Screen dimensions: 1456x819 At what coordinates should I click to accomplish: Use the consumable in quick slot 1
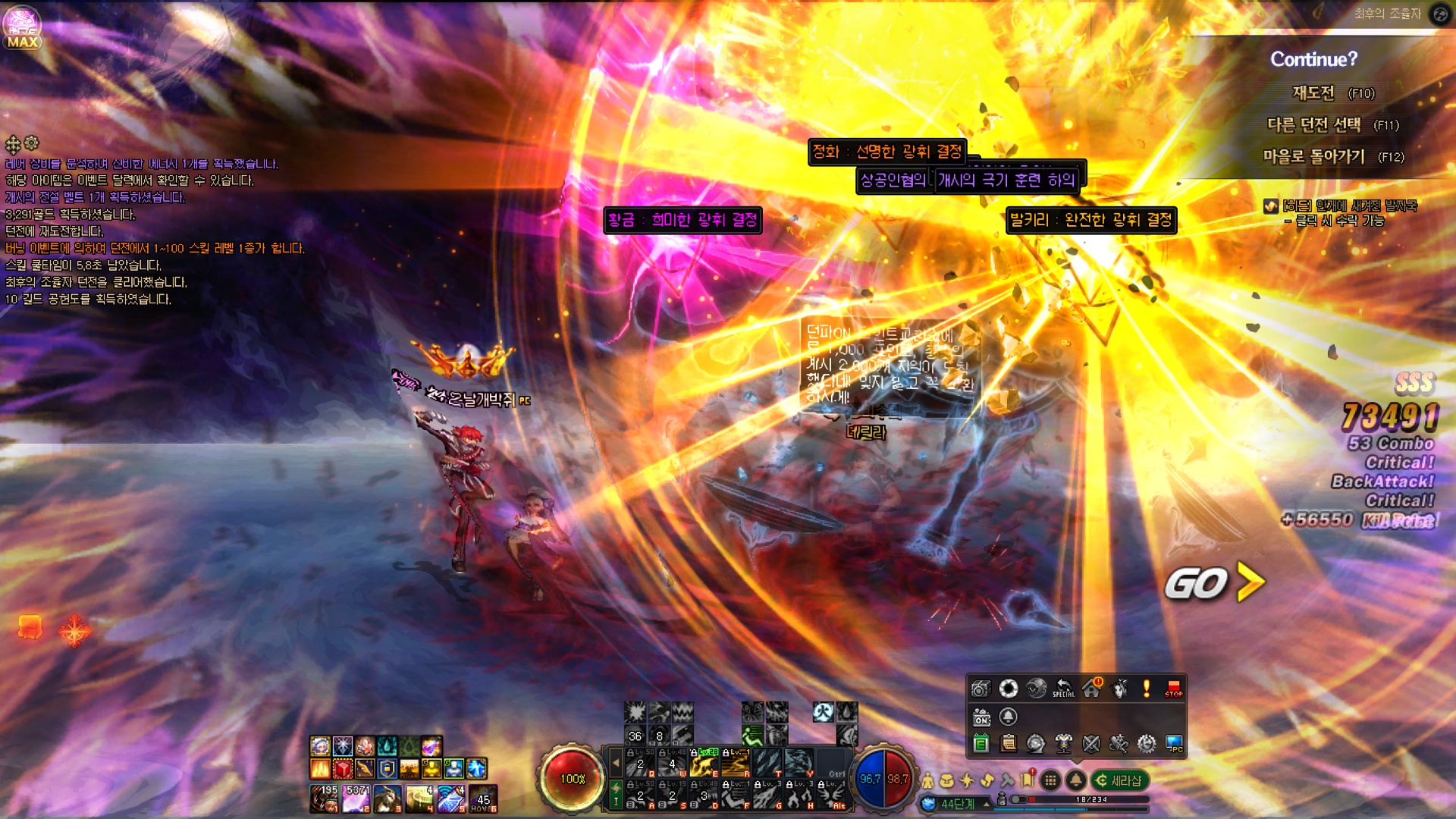click(x=325, y=799)
